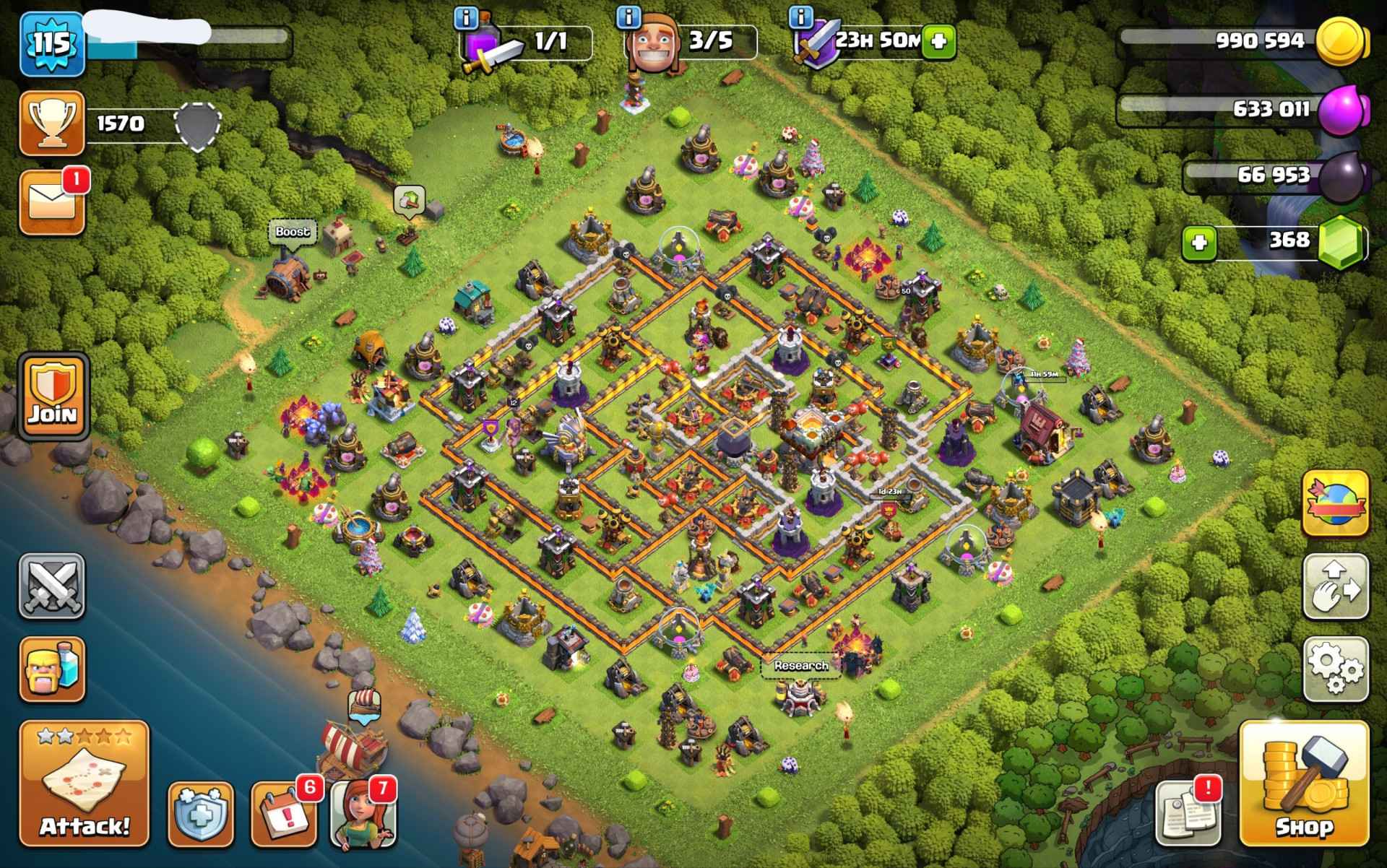The width and height of the screenshot is (1387, 868).
Task: Open the crossed swords battle log
Action: (52, 586)
